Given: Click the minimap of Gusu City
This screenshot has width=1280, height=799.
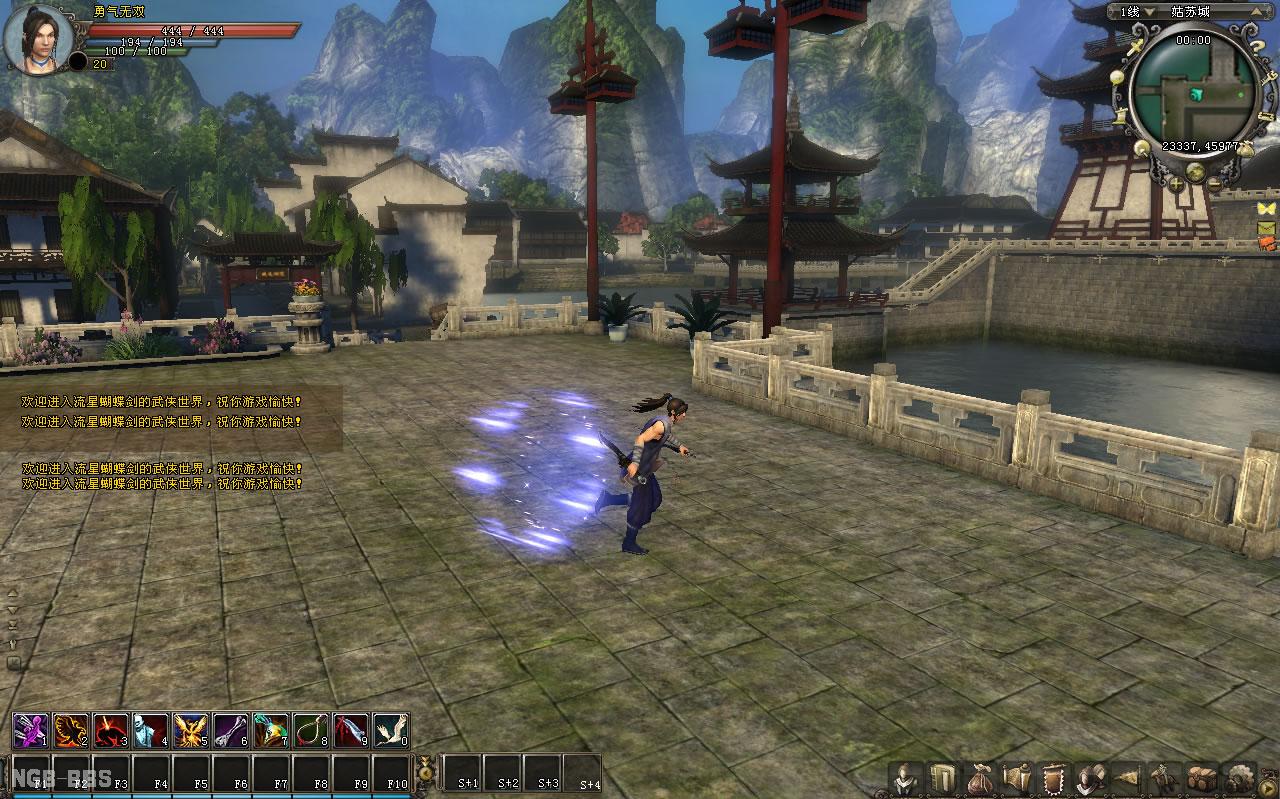Looking at the screenshot, I should pos(1194,91).
